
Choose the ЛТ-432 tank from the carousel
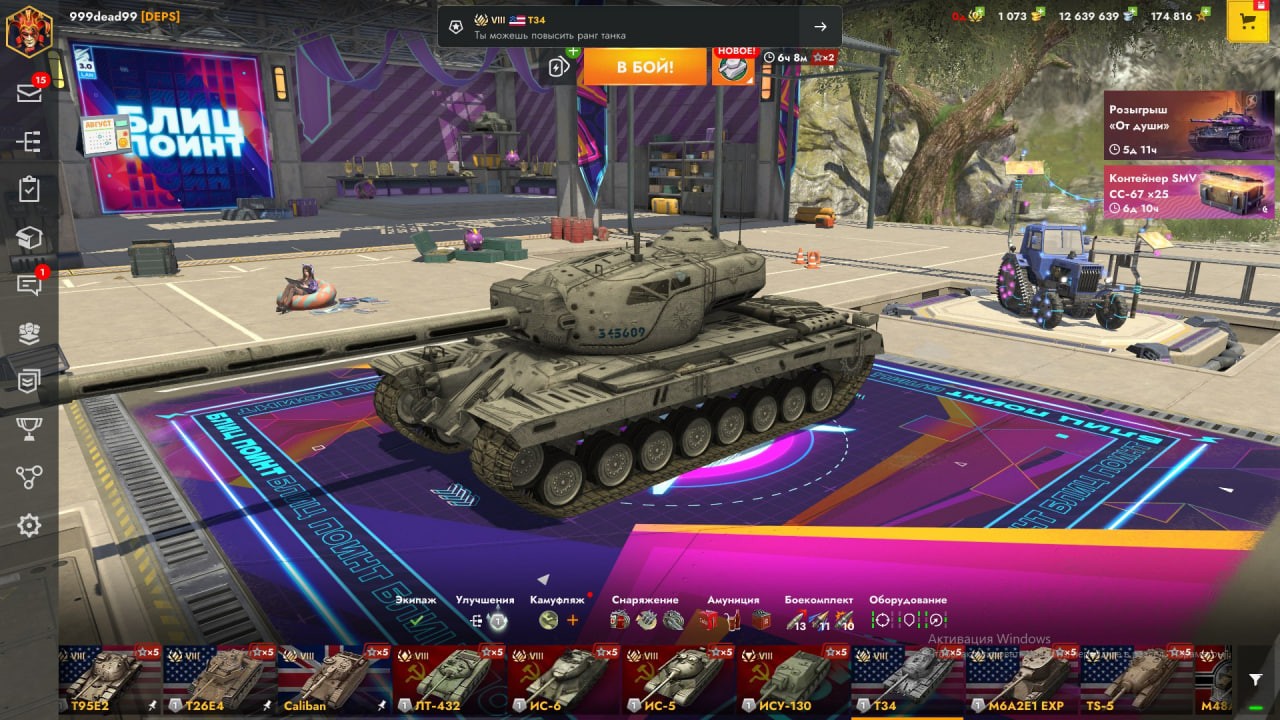[450, 679]
